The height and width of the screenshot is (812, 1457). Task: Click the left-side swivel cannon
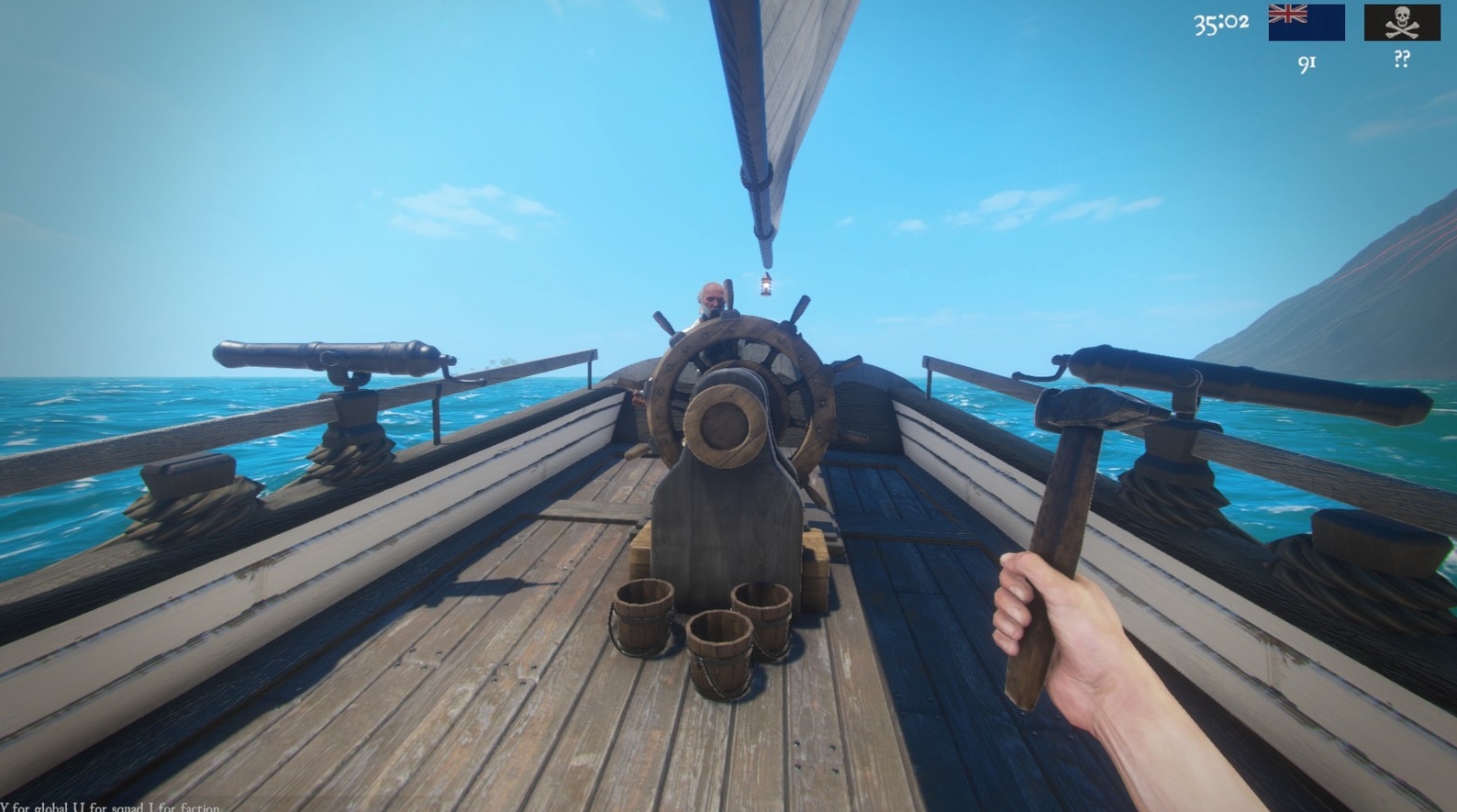330,358
